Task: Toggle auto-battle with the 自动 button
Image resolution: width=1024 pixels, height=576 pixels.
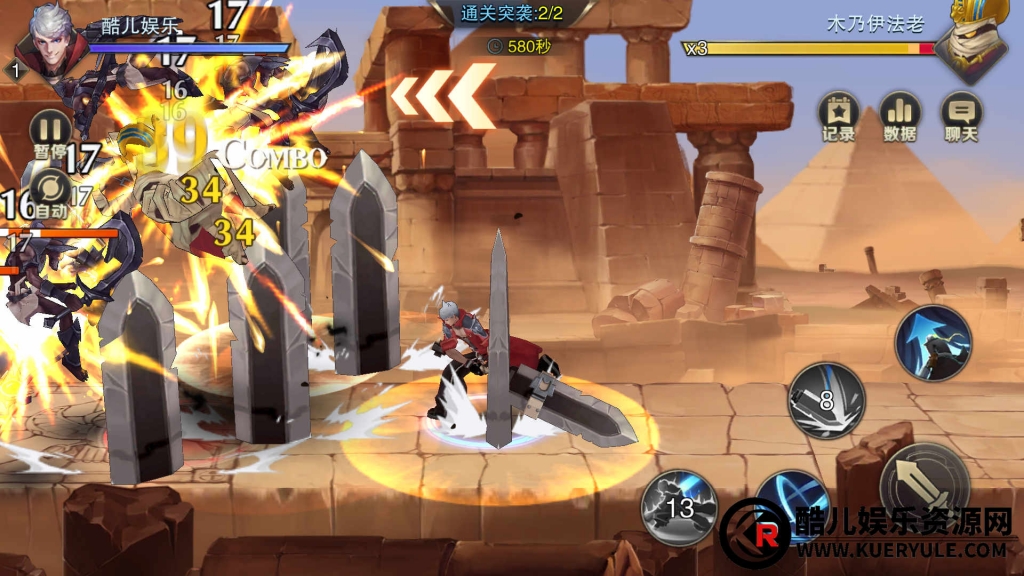Action: 49,189
